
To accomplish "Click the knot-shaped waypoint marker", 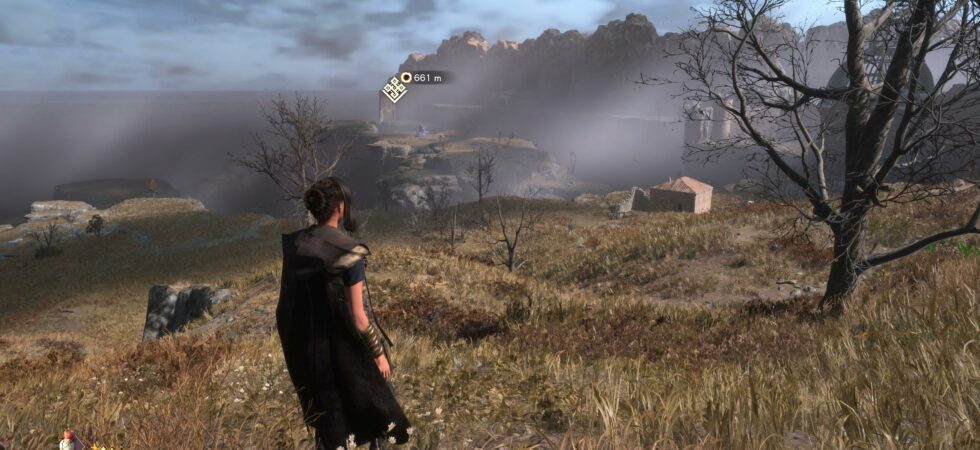I will (394, 89).
